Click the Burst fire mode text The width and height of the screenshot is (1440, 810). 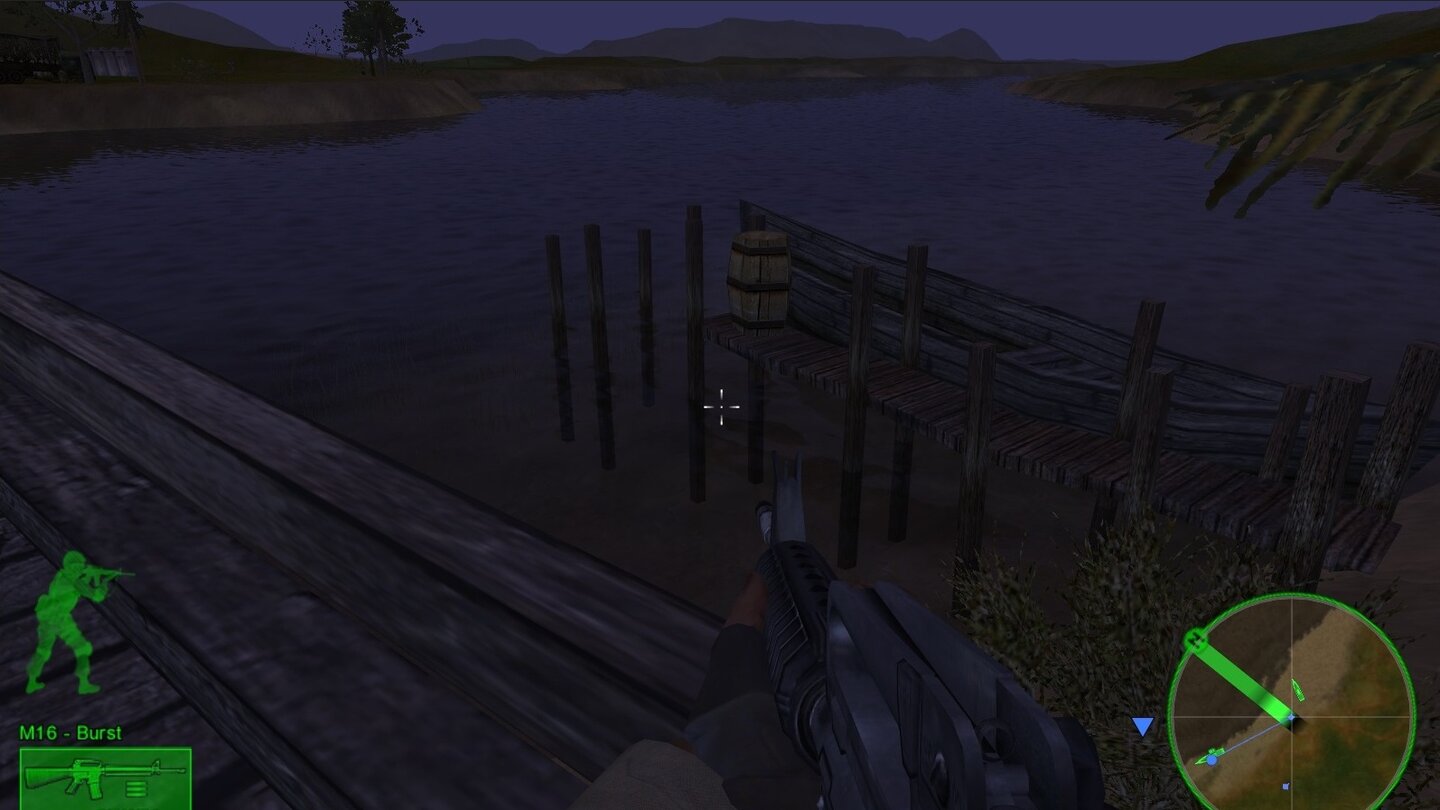tap(100, 733)
